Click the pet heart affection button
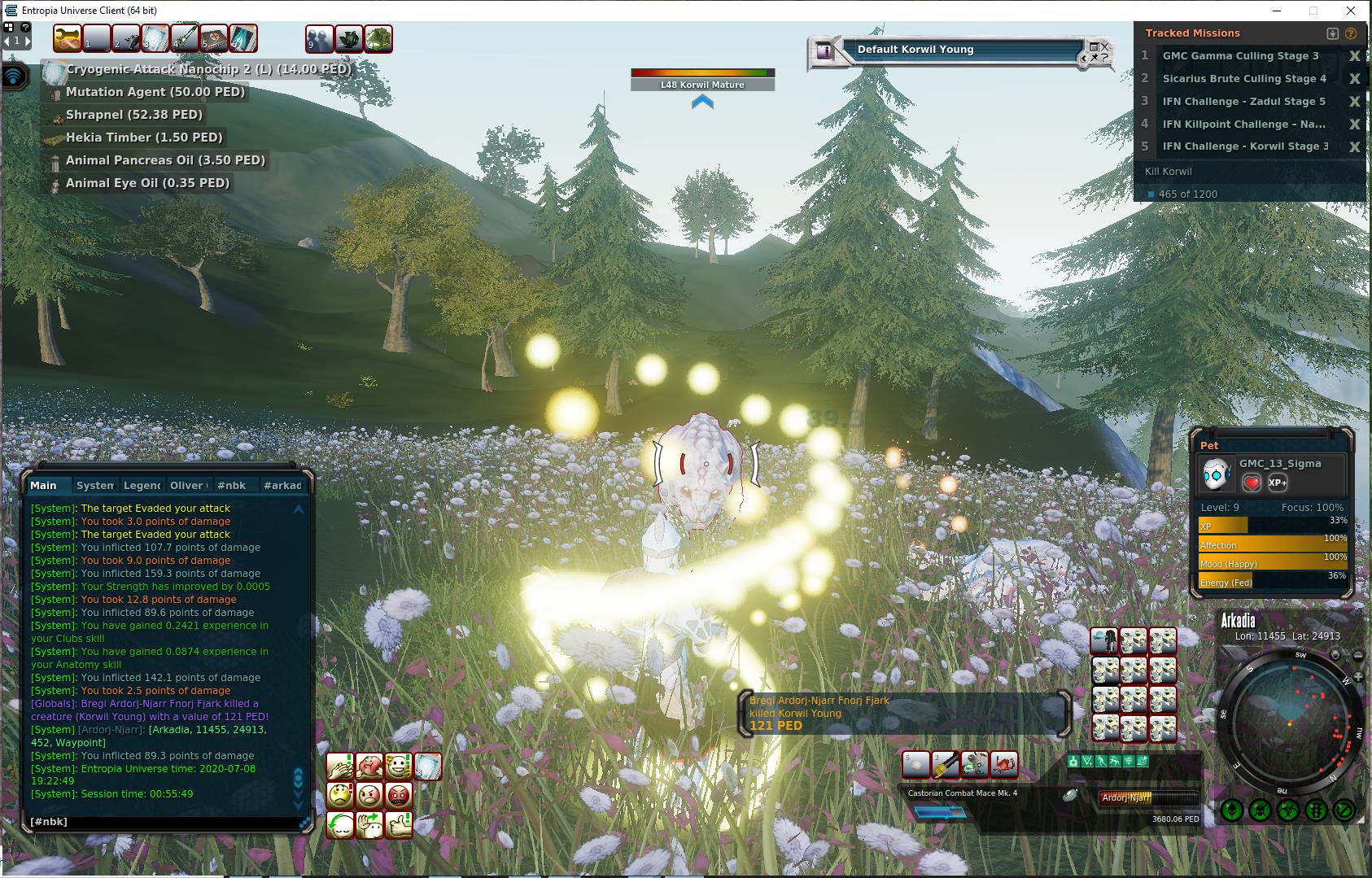The width and height of the screenshot is (1372, 878). click(x=1252, y=483)
